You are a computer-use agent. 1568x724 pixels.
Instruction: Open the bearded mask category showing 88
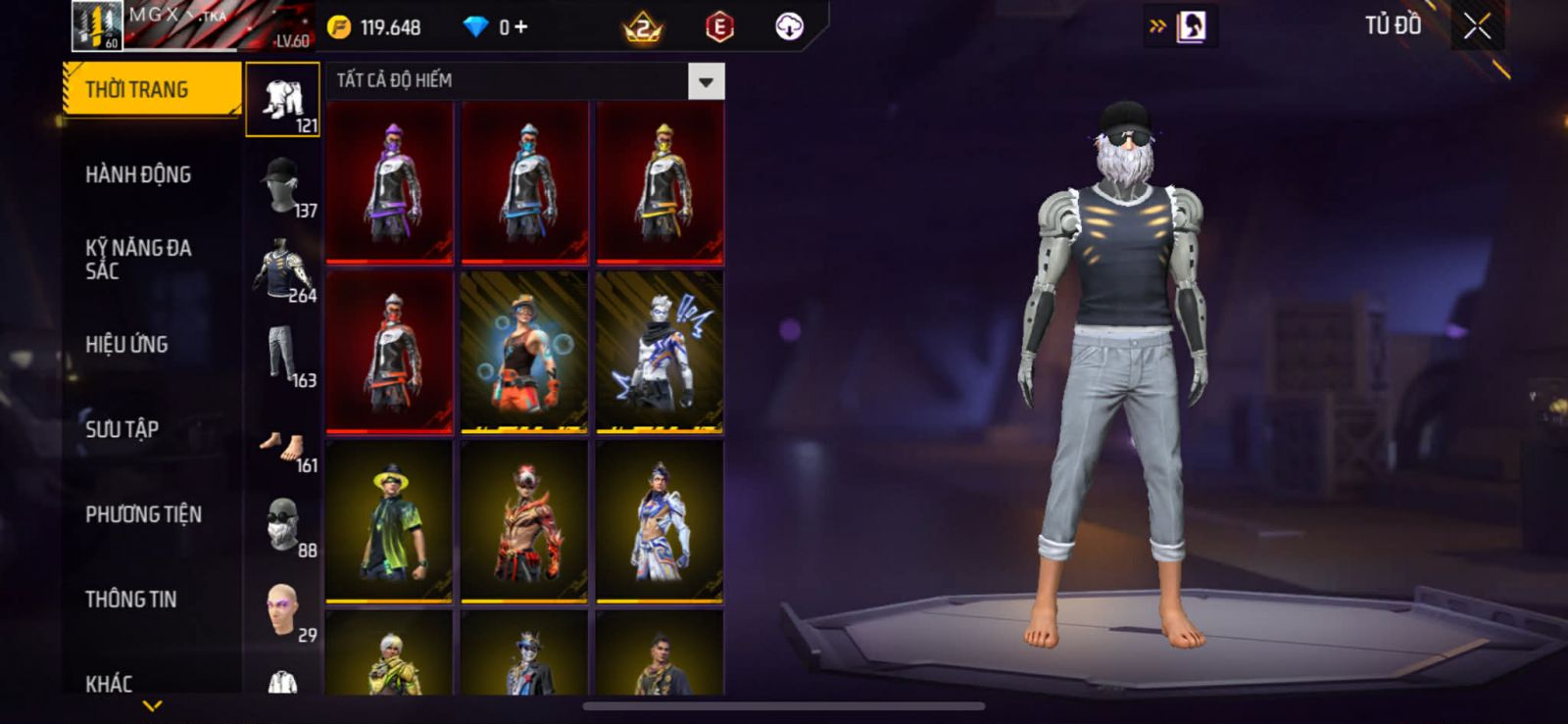point(282,526)
